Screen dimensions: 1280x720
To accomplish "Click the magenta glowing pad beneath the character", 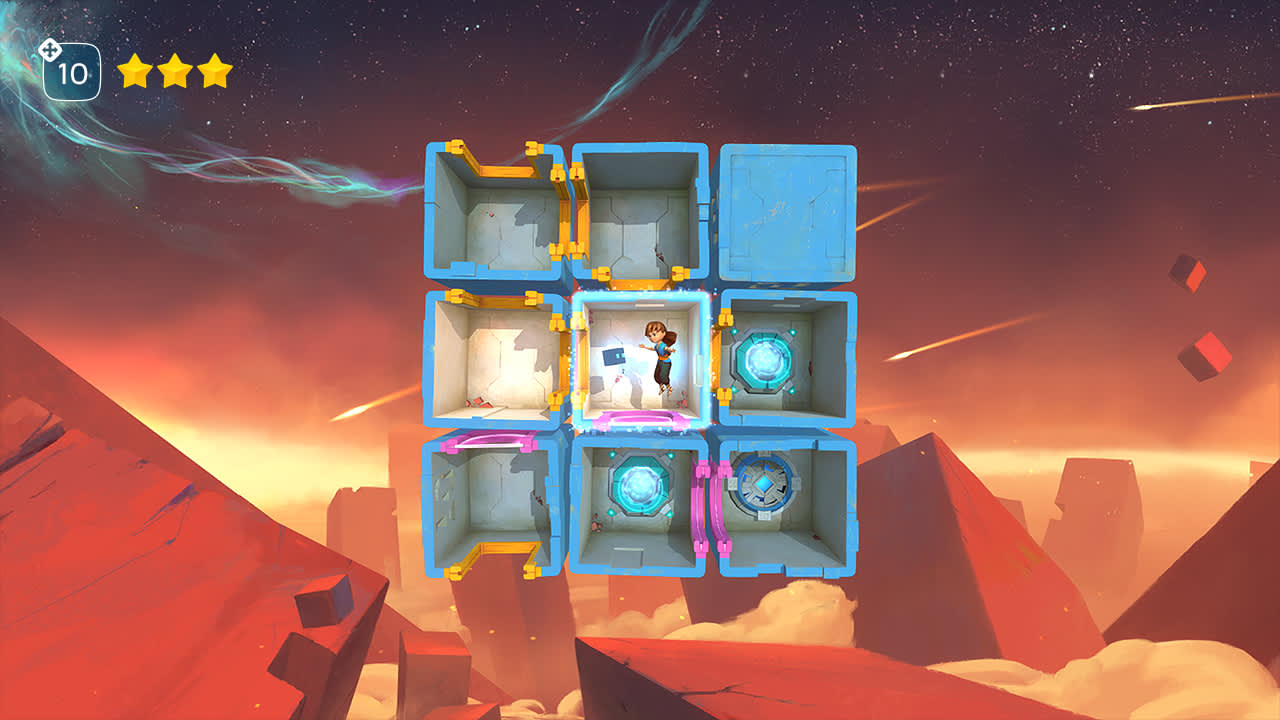I will (x=642, y=417).
